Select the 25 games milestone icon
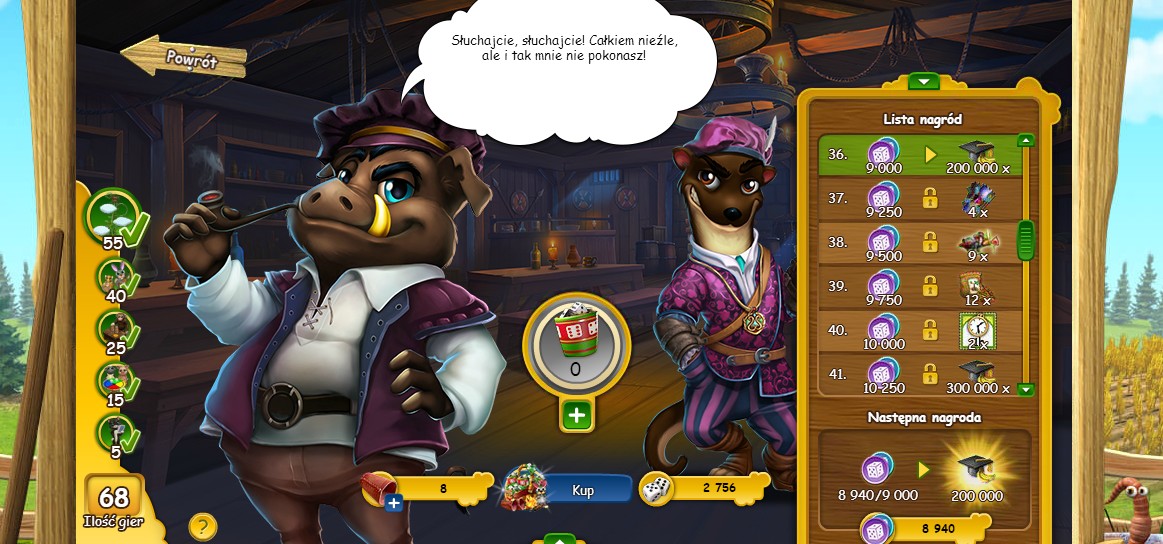The height and width of the screenshot is (544, 1163). (116, 330)
